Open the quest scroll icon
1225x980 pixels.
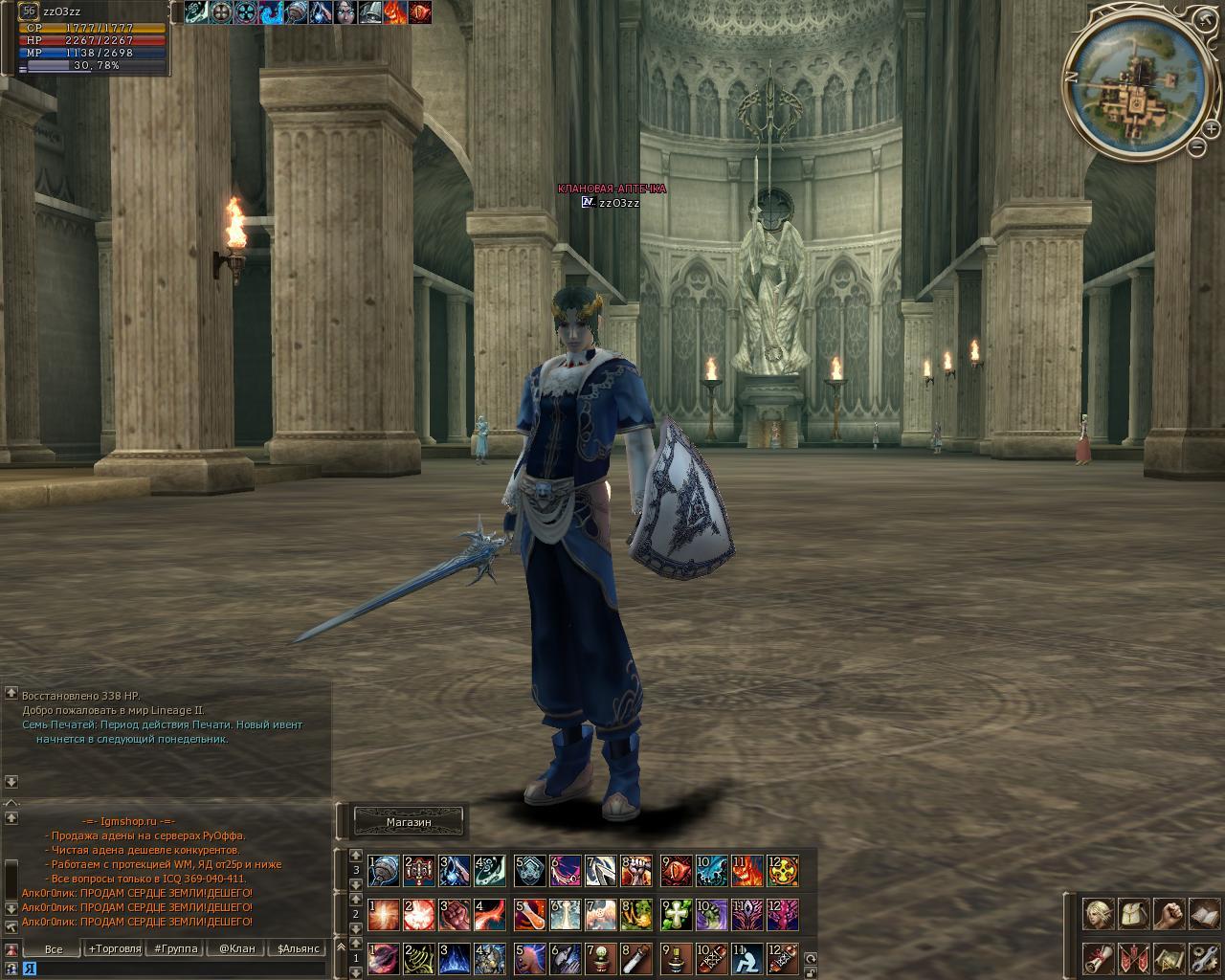(x=1098, y=957)
